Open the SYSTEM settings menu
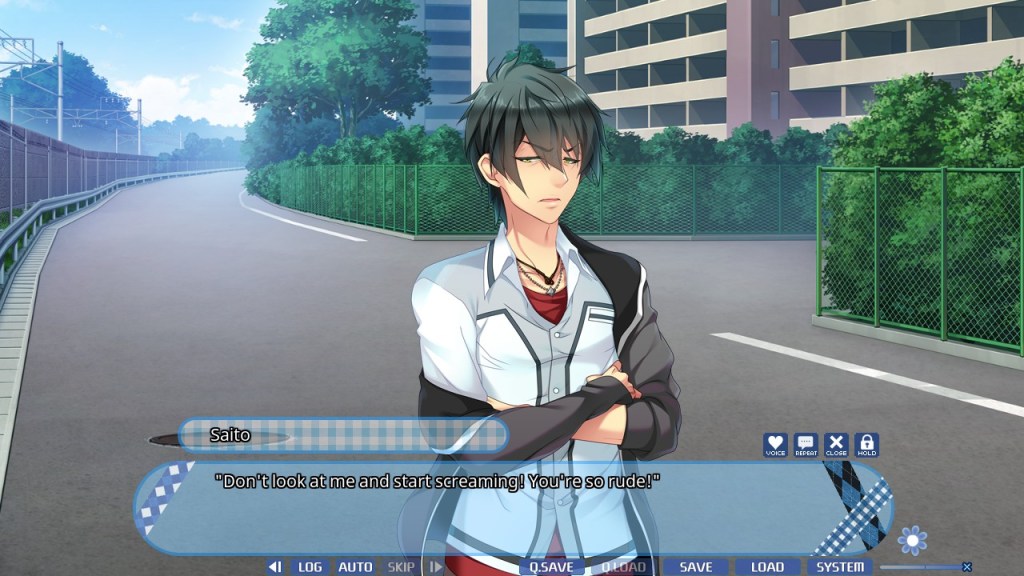This screenshot has width=1024, height=576. [840, 567]
